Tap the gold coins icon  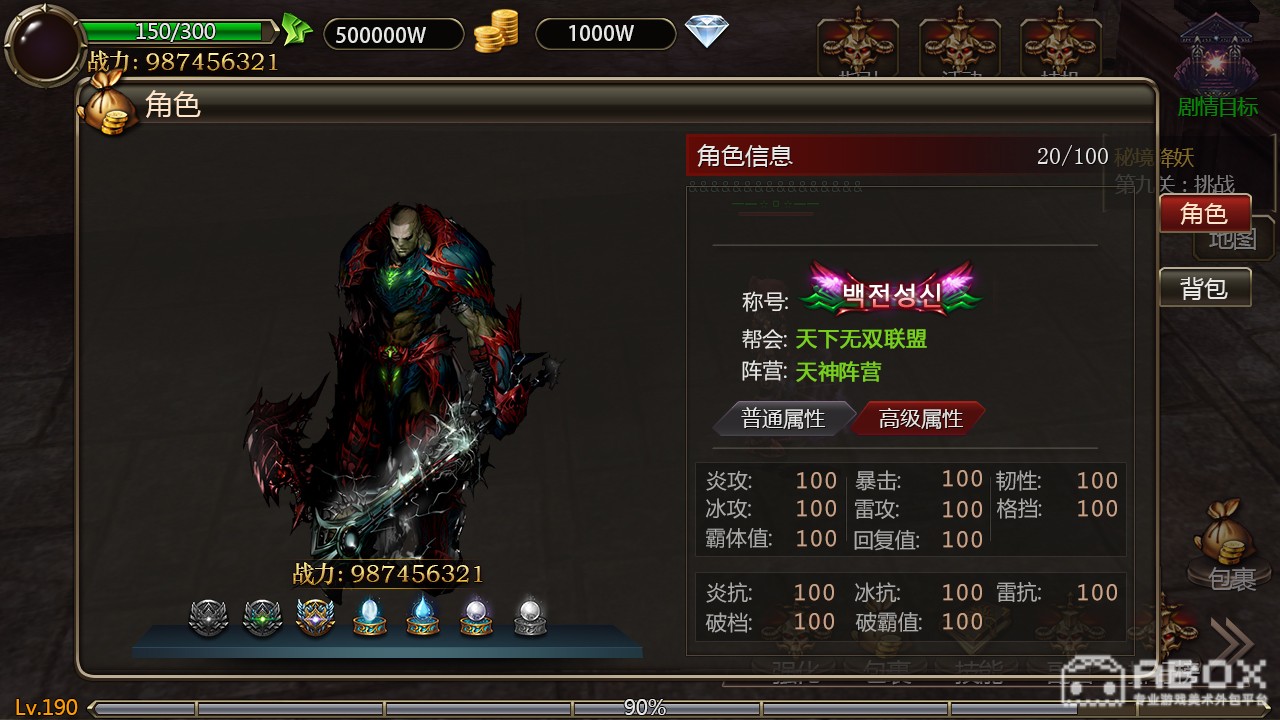click(x=496, y=32)
